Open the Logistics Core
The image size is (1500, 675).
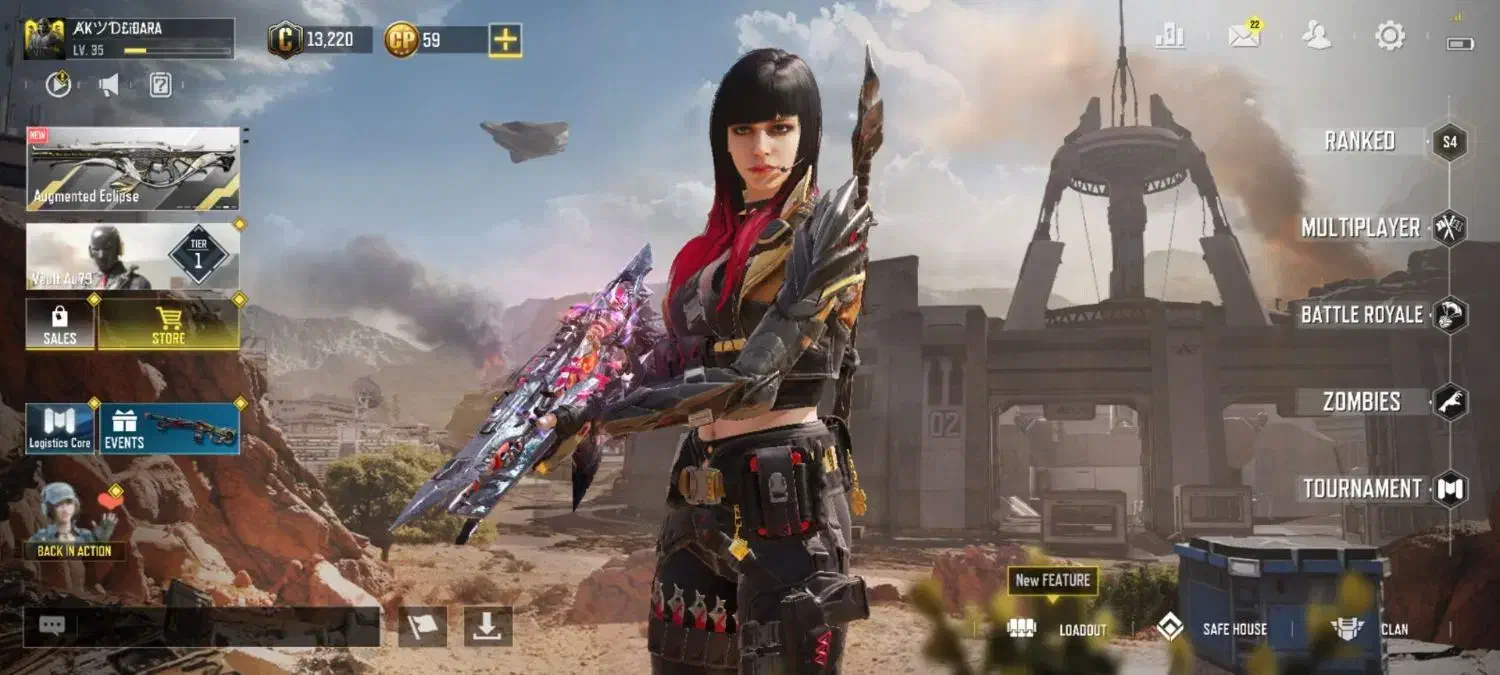pos(60,429)
